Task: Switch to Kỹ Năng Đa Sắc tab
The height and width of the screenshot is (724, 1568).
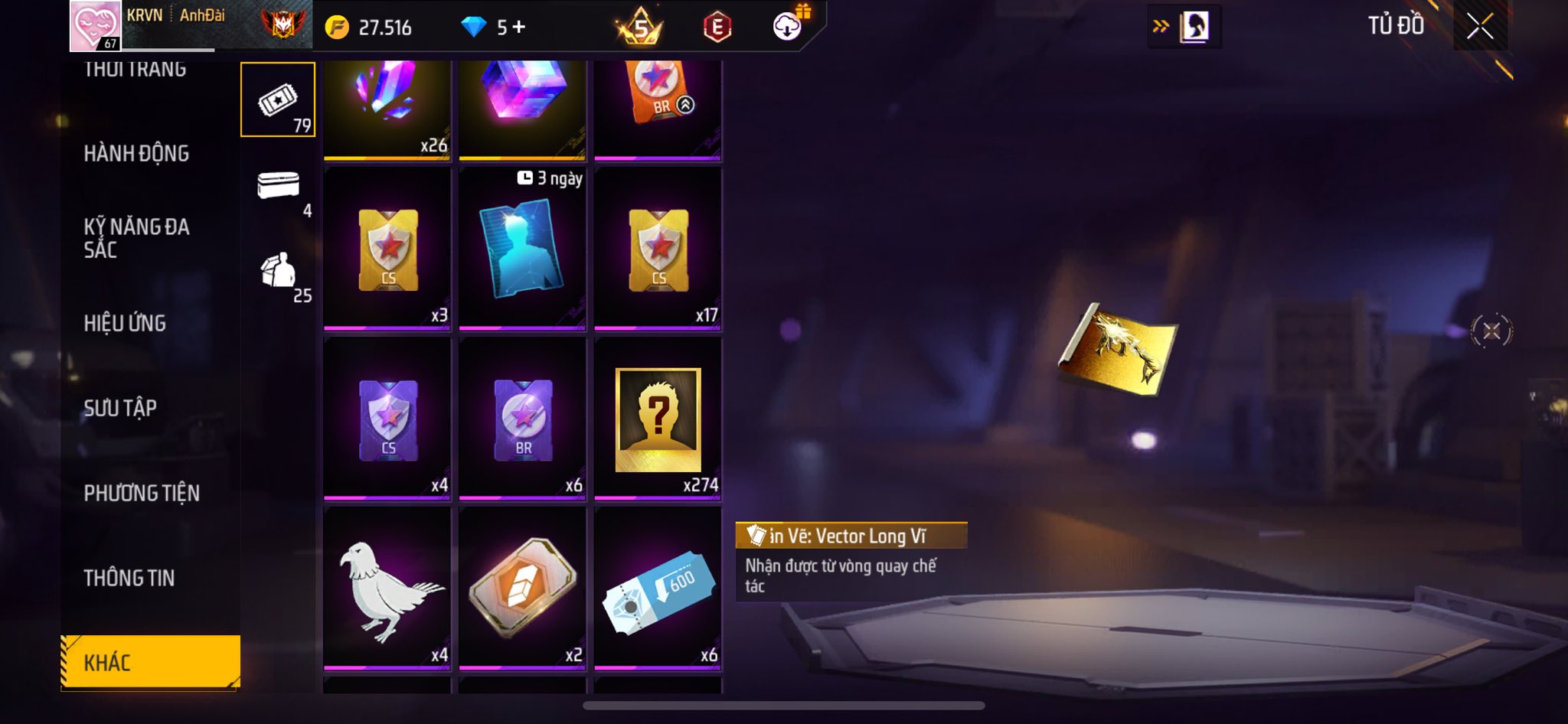Action: tap(136, 238)
